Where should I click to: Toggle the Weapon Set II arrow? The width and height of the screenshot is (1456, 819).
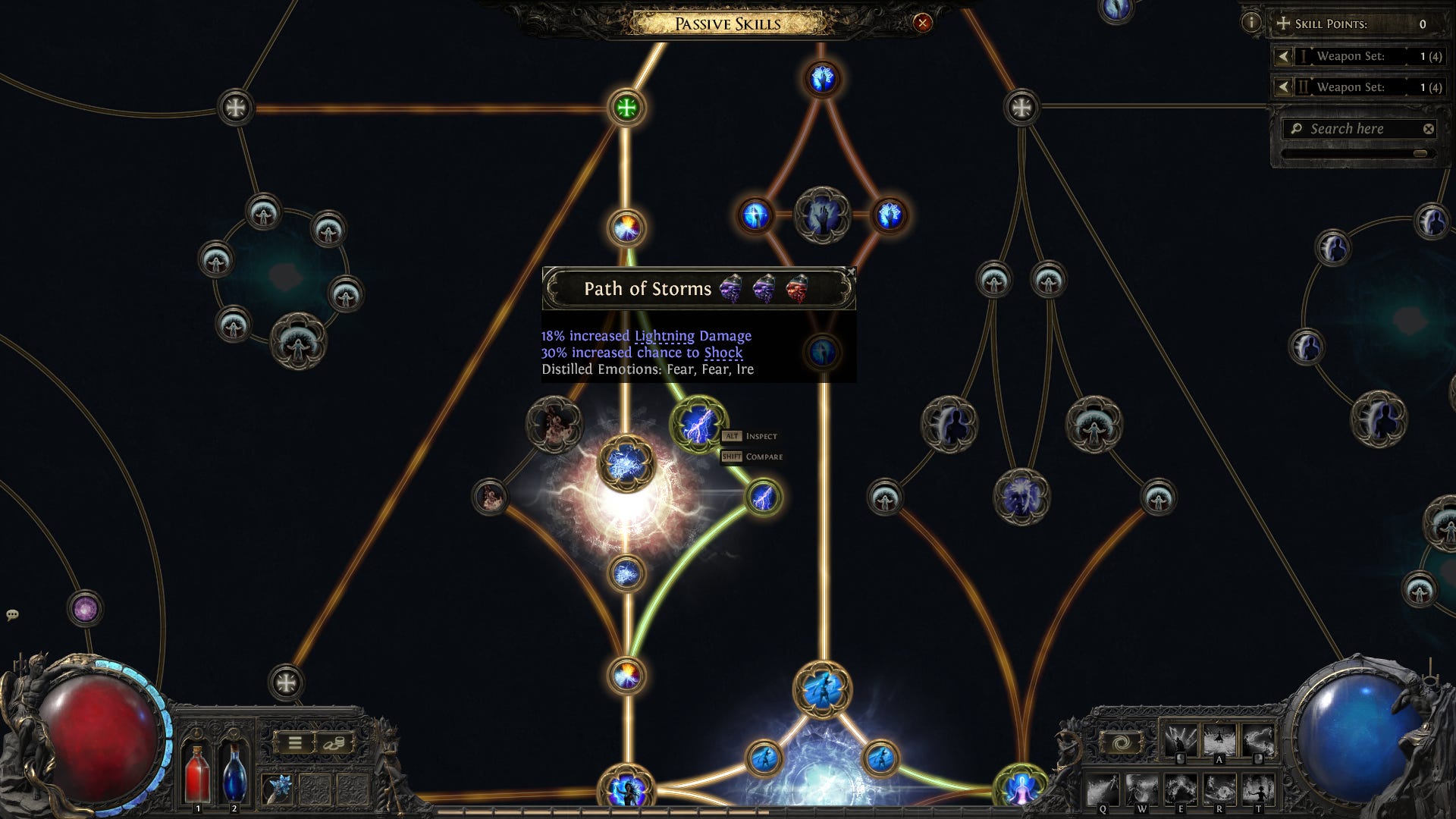tap(1283, 87)
